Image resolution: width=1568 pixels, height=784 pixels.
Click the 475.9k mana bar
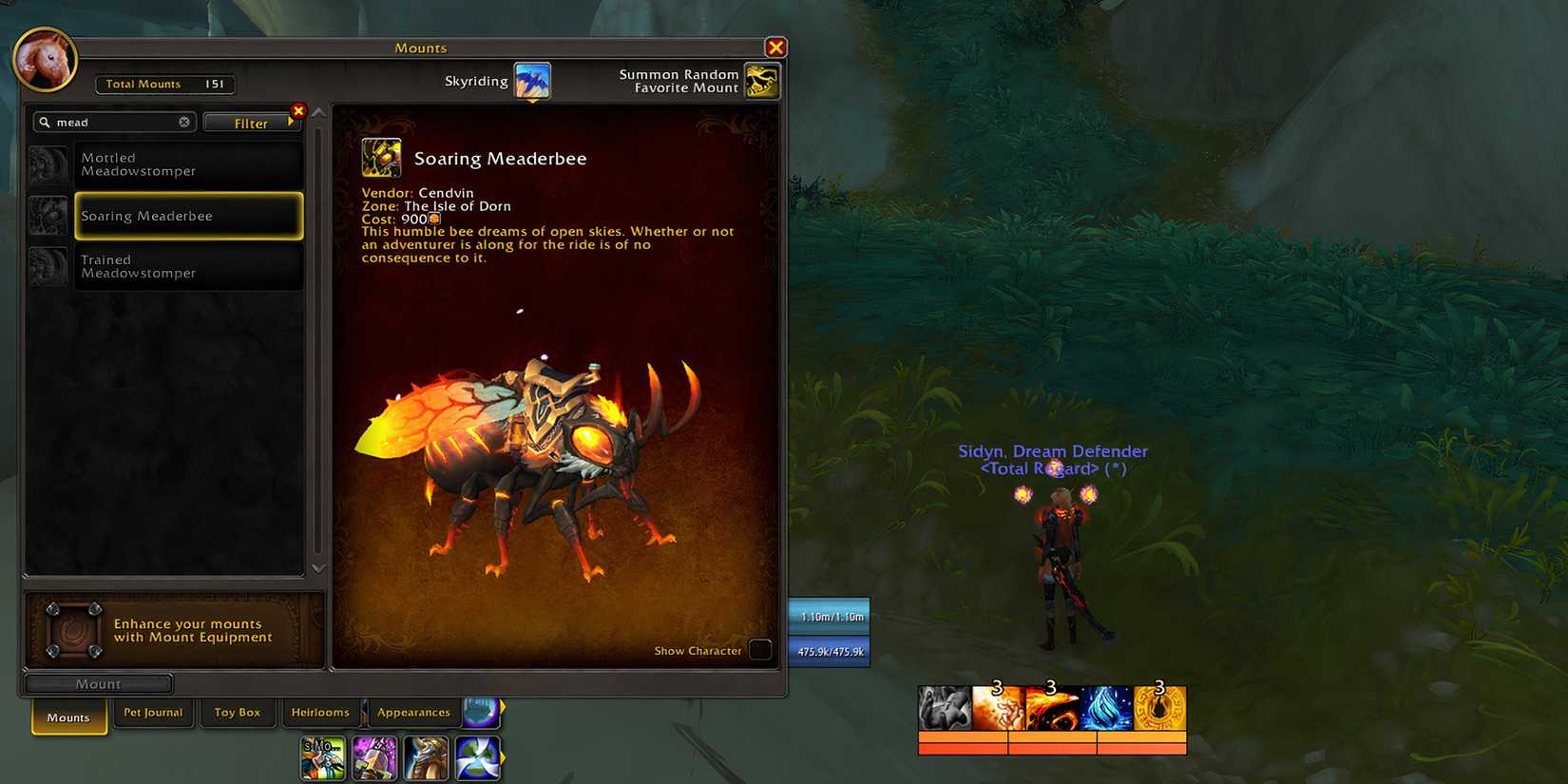828,652
